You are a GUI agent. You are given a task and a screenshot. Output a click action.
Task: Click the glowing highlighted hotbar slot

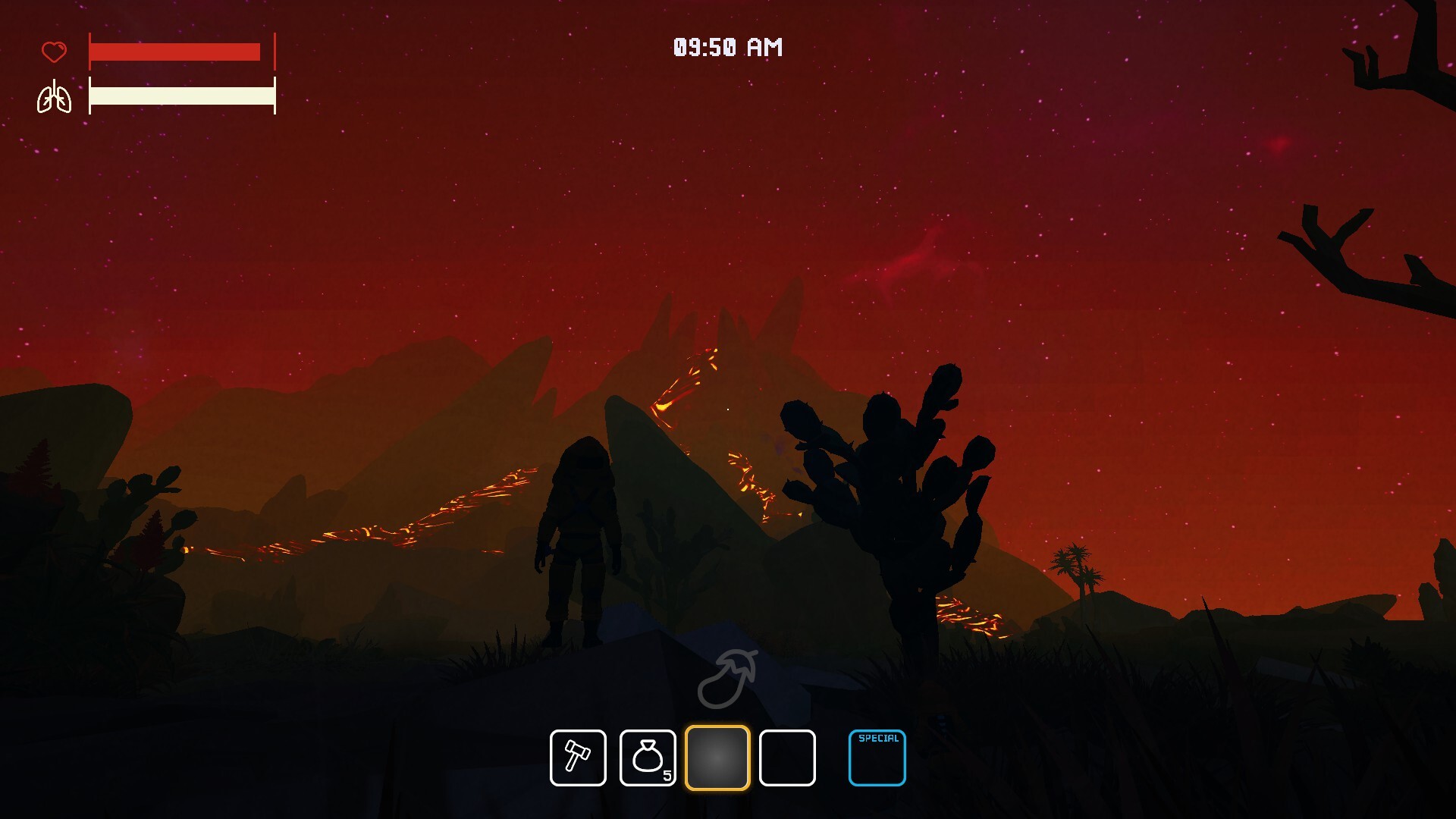coord(718,758)
